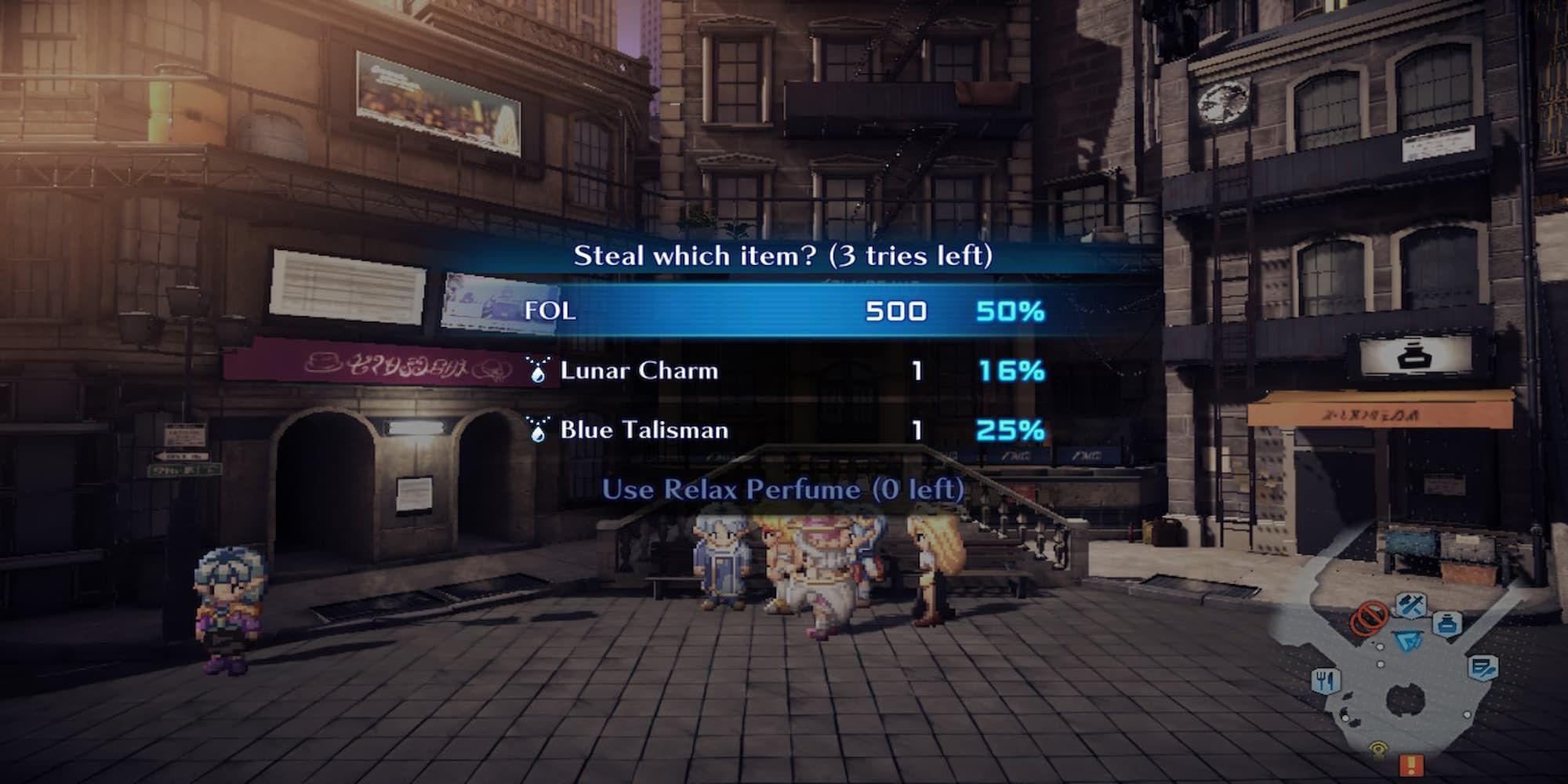Select the pouch icon beside Blue Talisman
The width and height of the screenshot is (1568, 784).
[541, 430]
